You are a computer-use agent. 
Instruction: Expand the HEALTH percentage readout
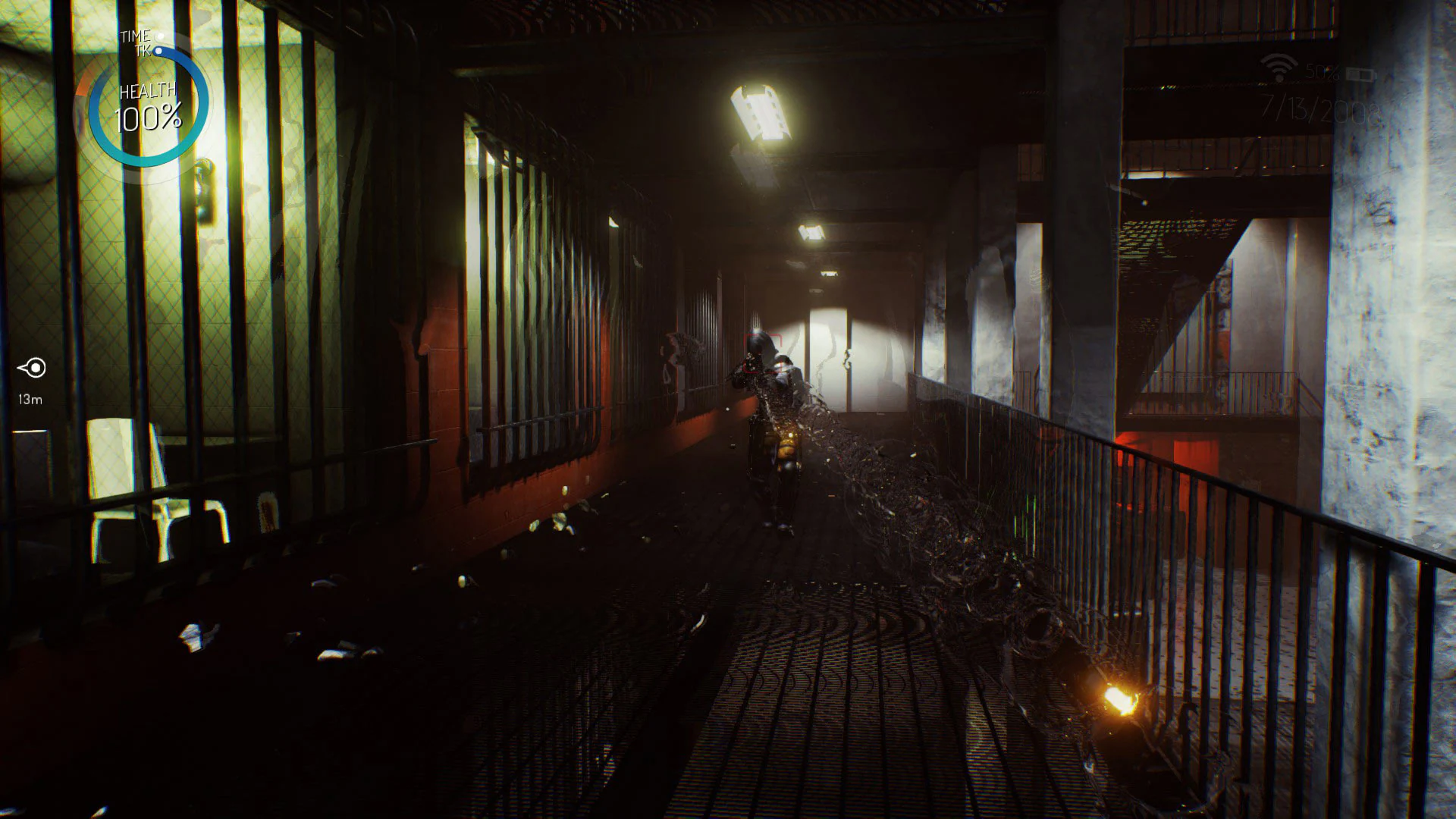click(149, 115)
